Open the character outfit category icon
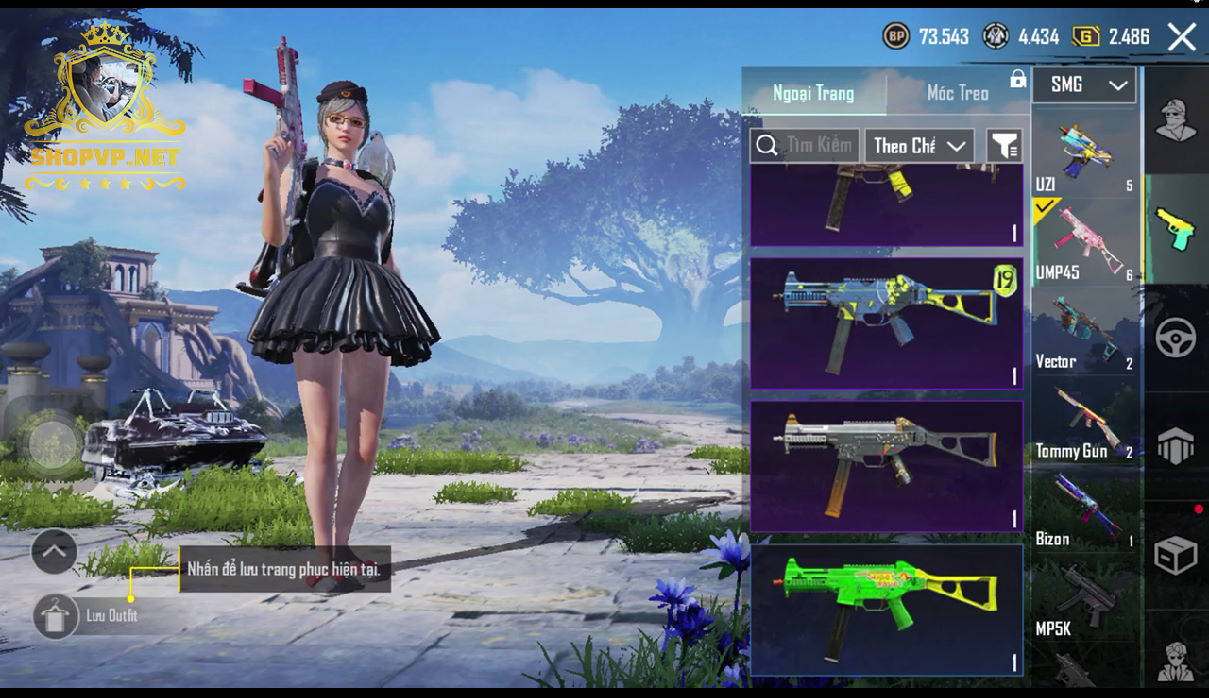 click(1176, 121)
